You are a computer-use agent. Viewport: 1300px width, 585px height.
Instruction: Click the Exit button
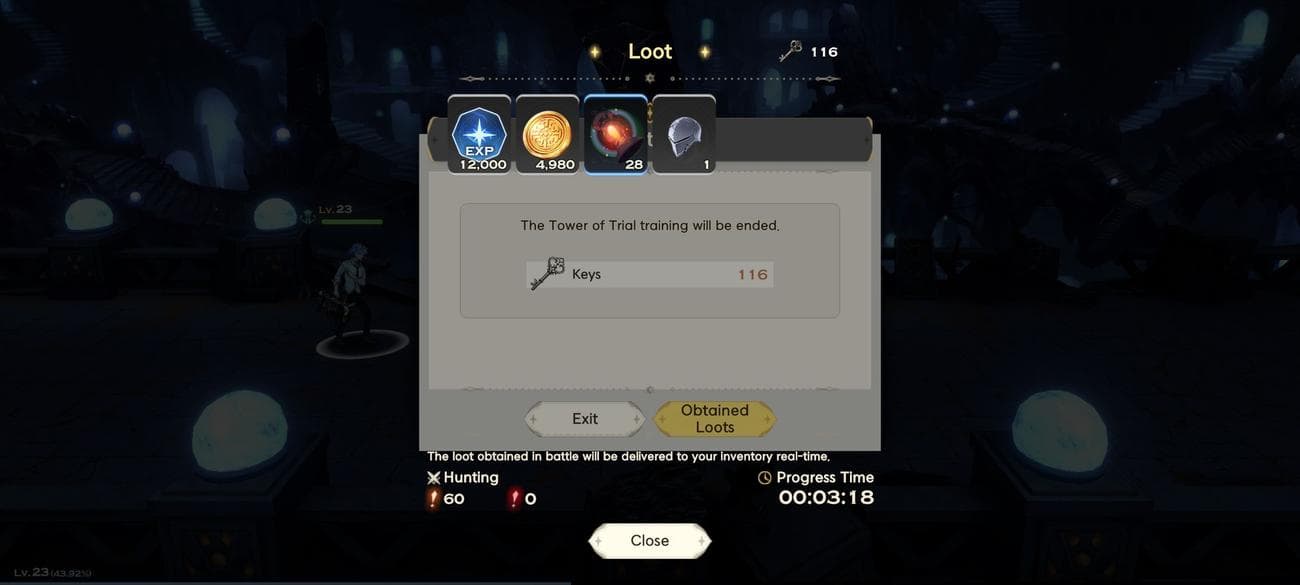(x=585, y=419)
